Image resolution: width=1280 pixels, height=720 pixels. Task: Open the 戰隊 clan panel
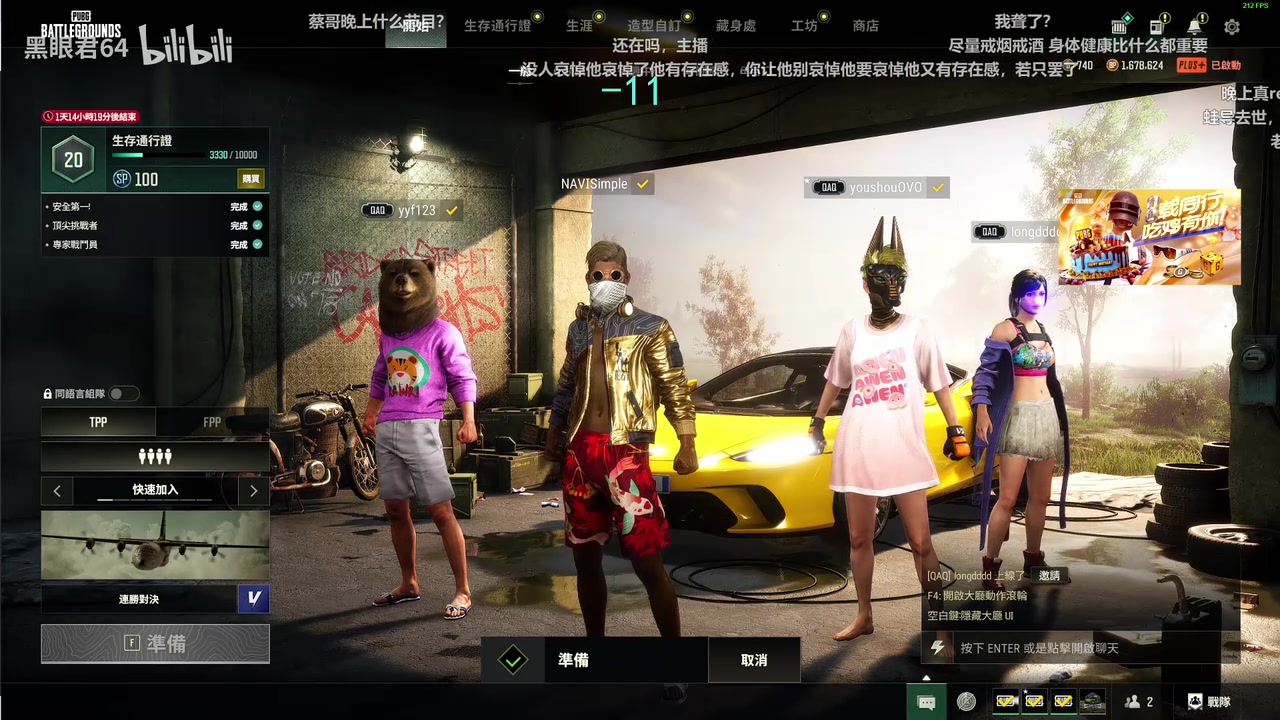click(1208, 702)
